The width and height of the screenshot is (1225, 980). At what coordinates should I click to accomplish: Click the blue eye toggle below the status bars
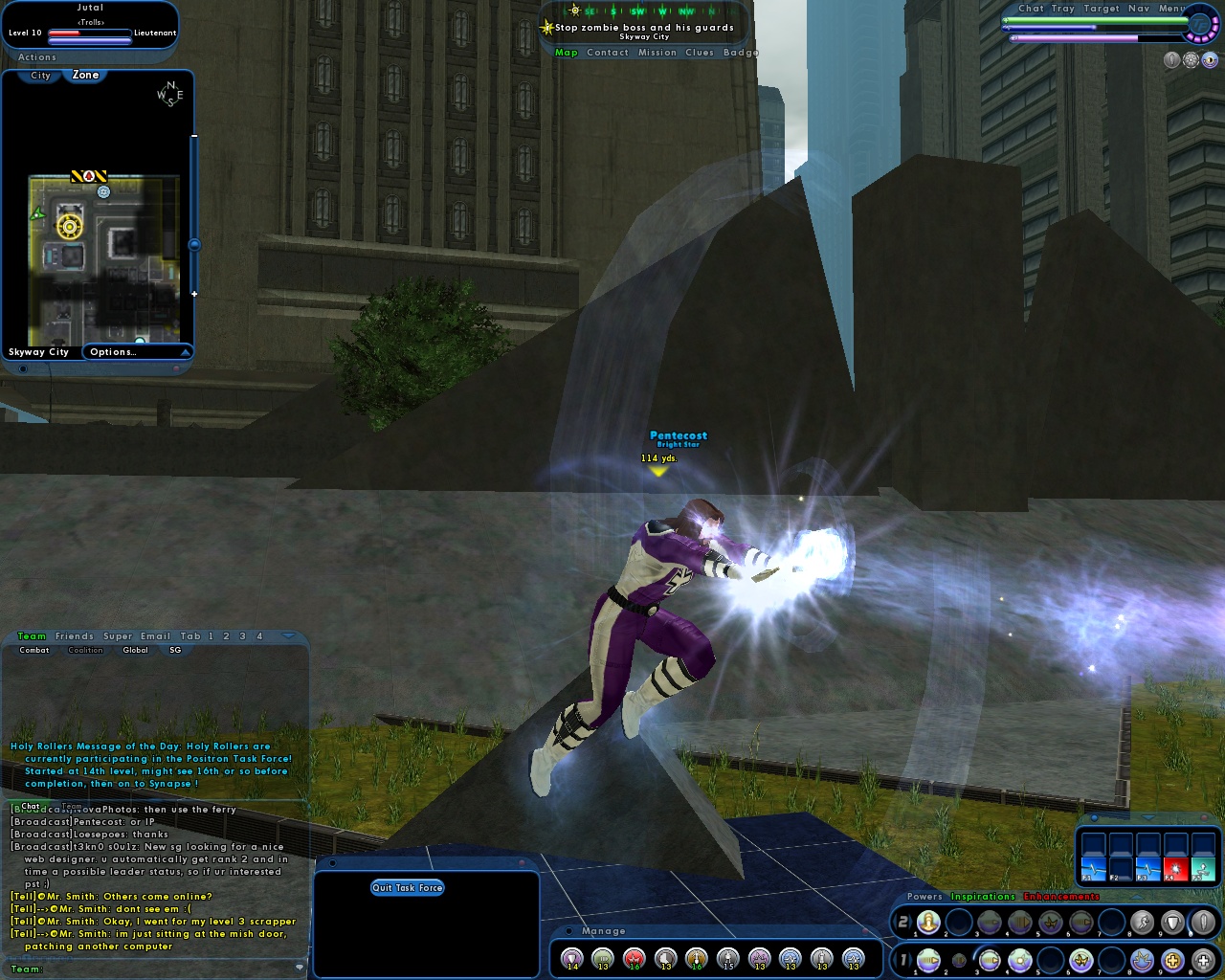[x=1209, y=59]
